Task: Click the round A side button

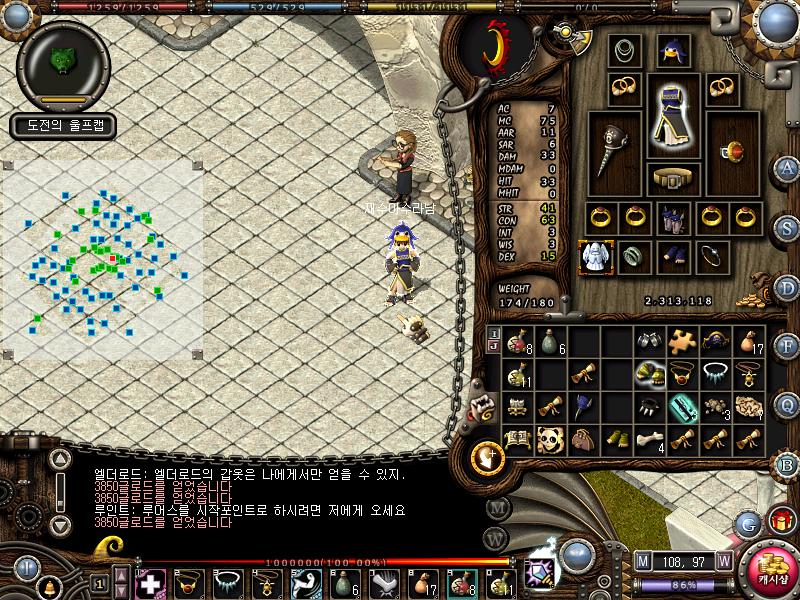Action: (x=787, y=168)
